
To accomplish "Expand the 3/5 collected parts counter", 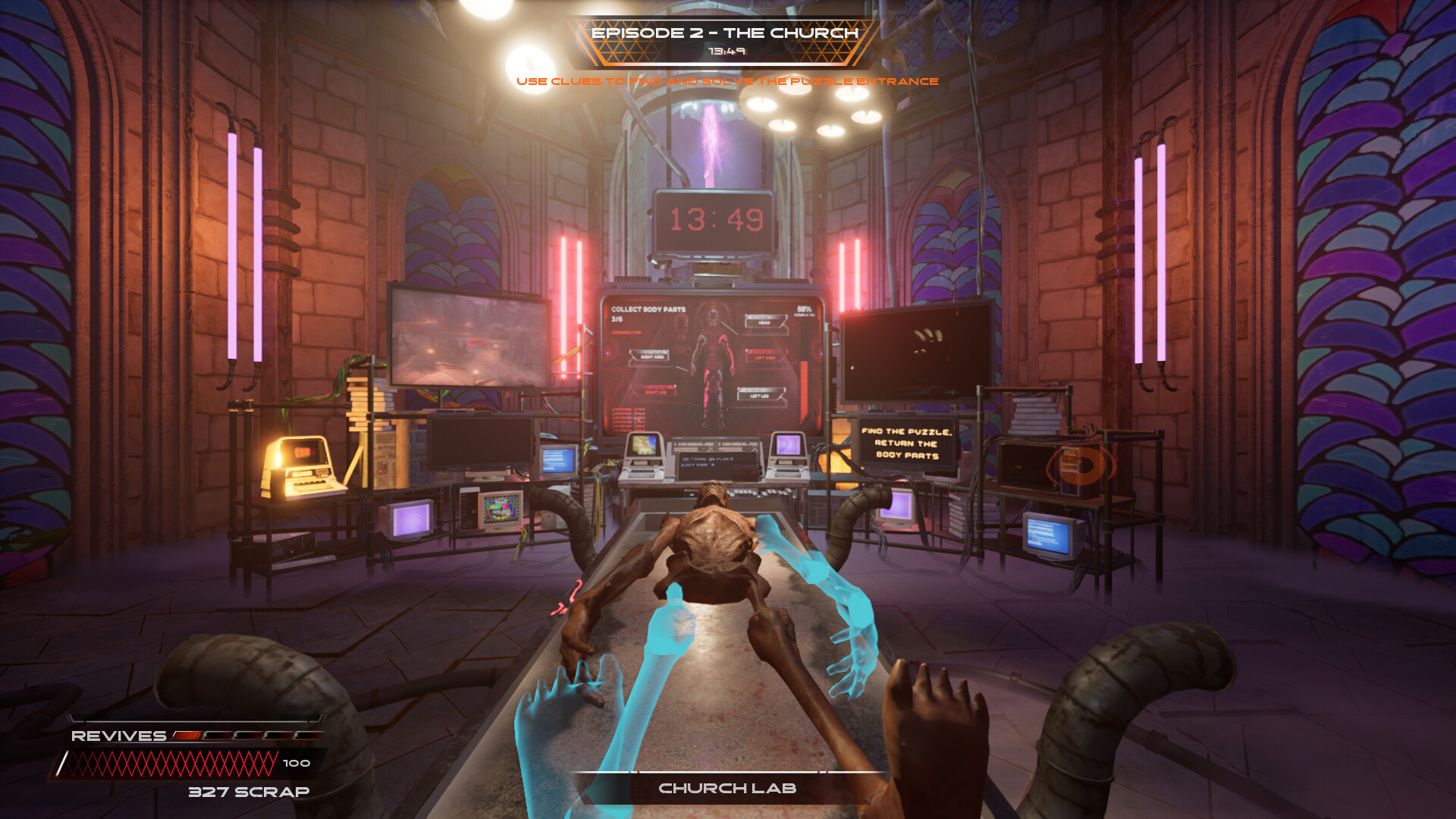I will 617,319.
